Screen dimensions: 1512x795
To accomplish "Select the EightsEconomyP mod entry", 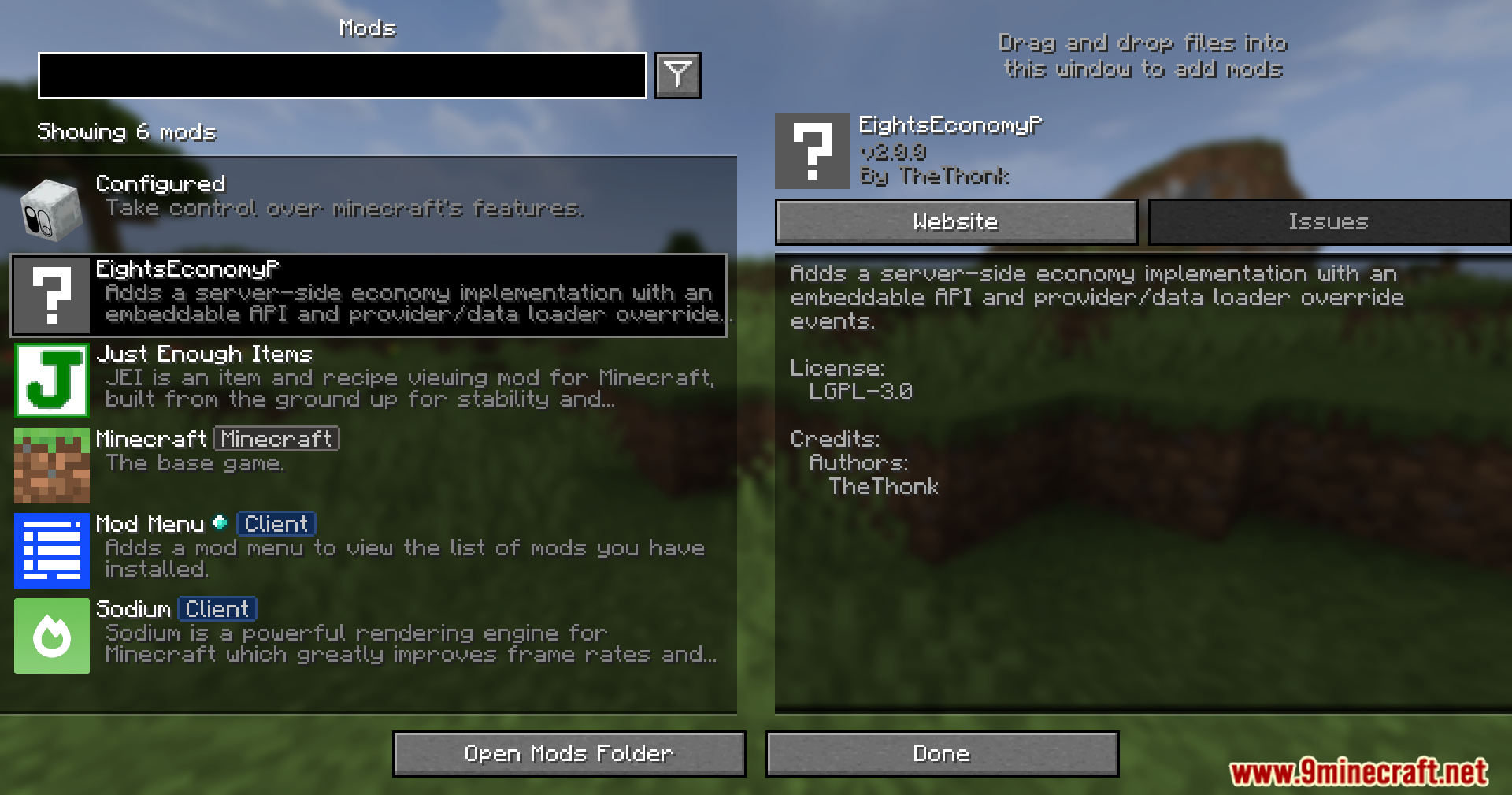I will pyautogui.click(x=370, y=295).
